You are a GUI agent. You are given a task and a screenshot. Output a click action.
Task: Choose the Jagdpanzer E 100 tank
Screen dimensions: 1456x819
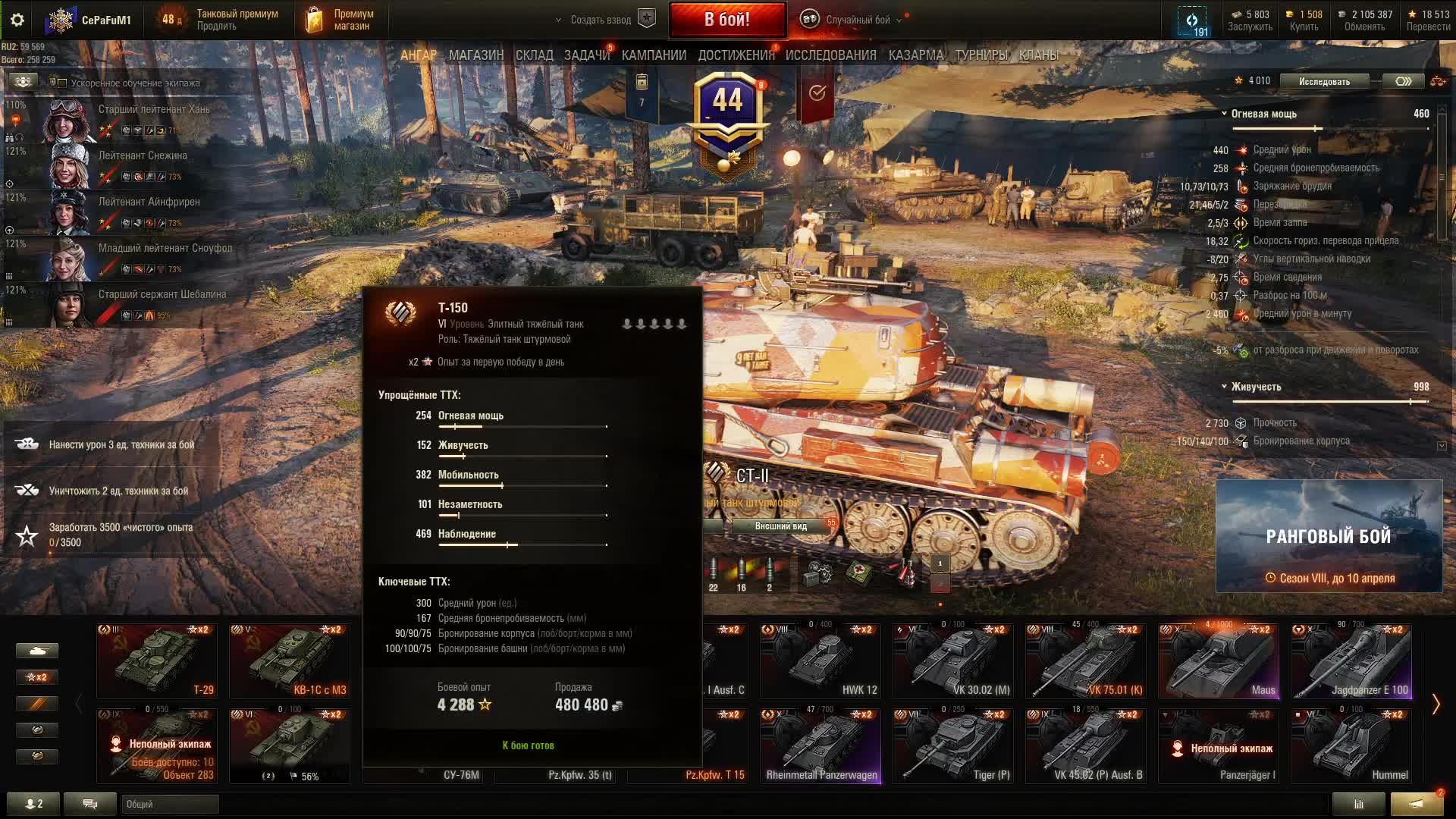pyautogui.click(x=1351, y=660)
